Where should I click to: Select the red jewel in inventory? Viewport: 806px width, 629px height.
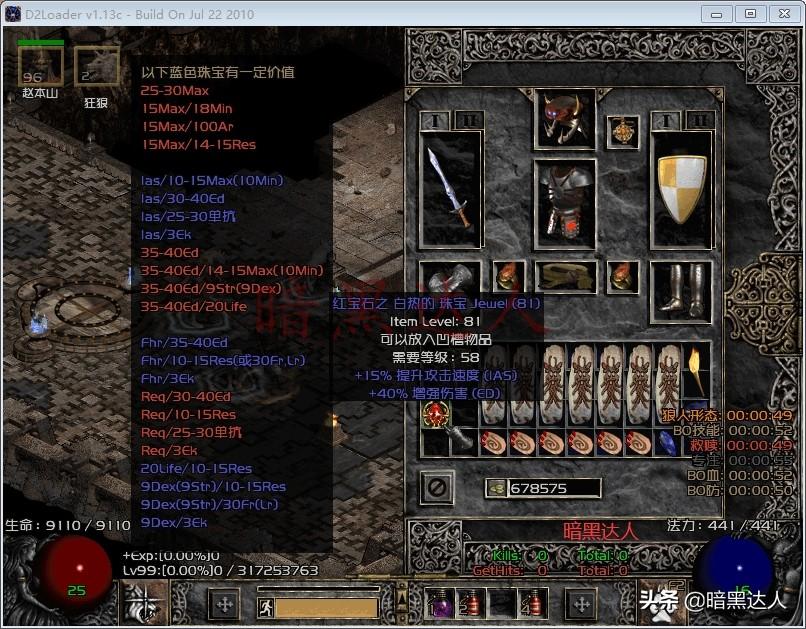(436, 416)
